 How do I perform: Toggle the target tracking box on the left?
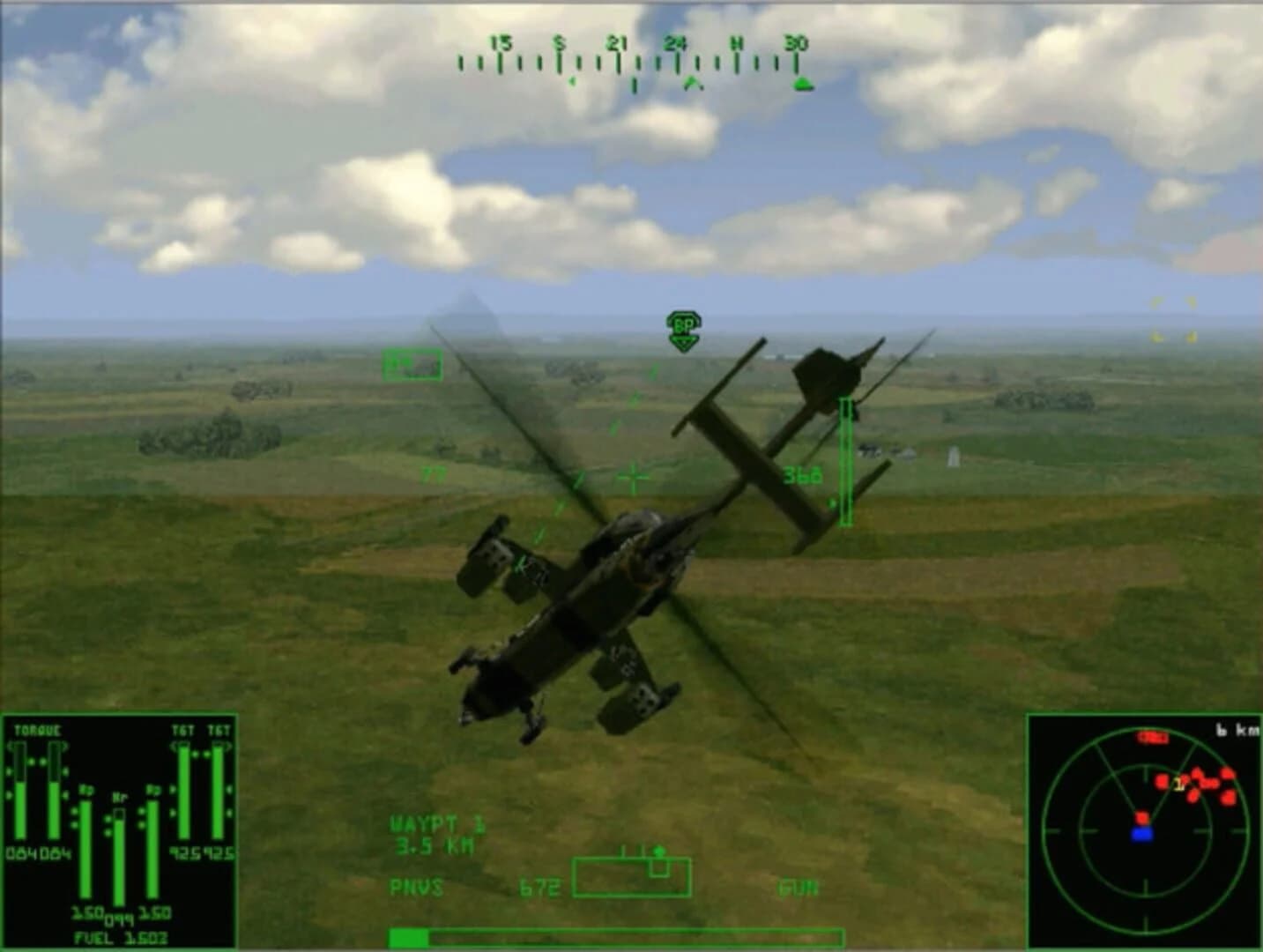pos(414,363)
